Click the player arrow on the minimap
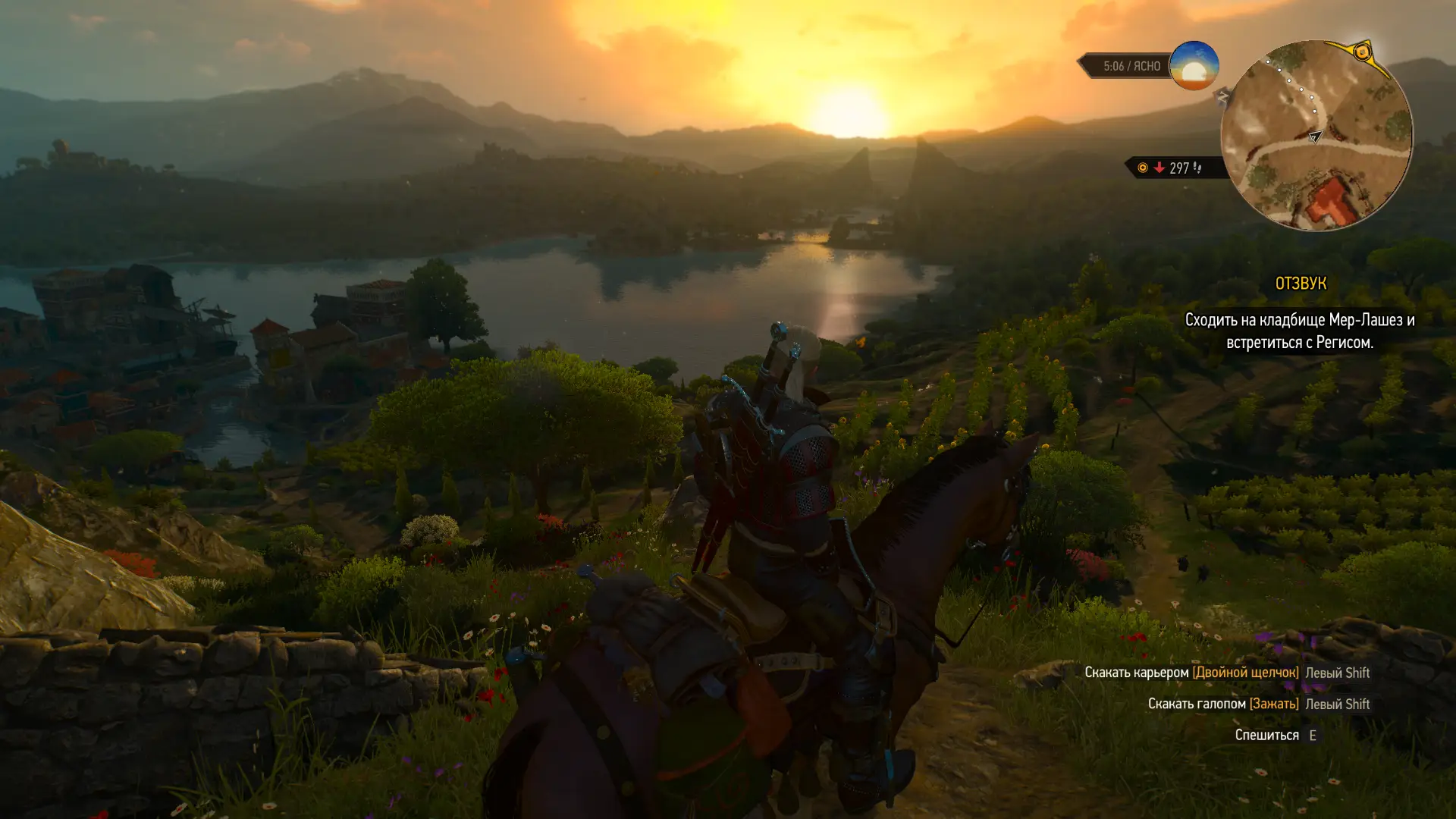 [x=1315, y=136]
